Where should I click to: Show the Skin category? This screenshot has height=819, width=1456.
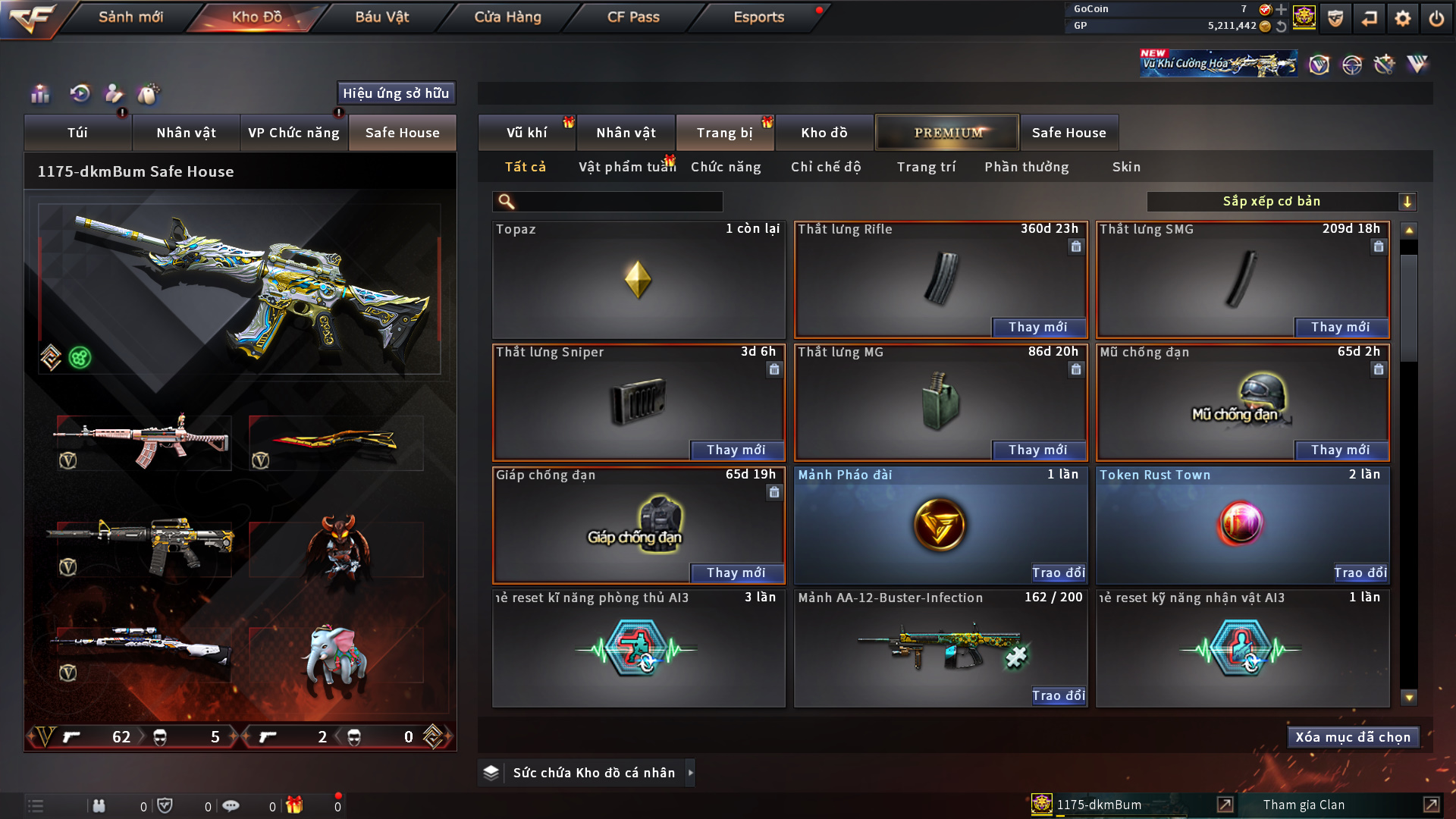[x=1126, y=167]
